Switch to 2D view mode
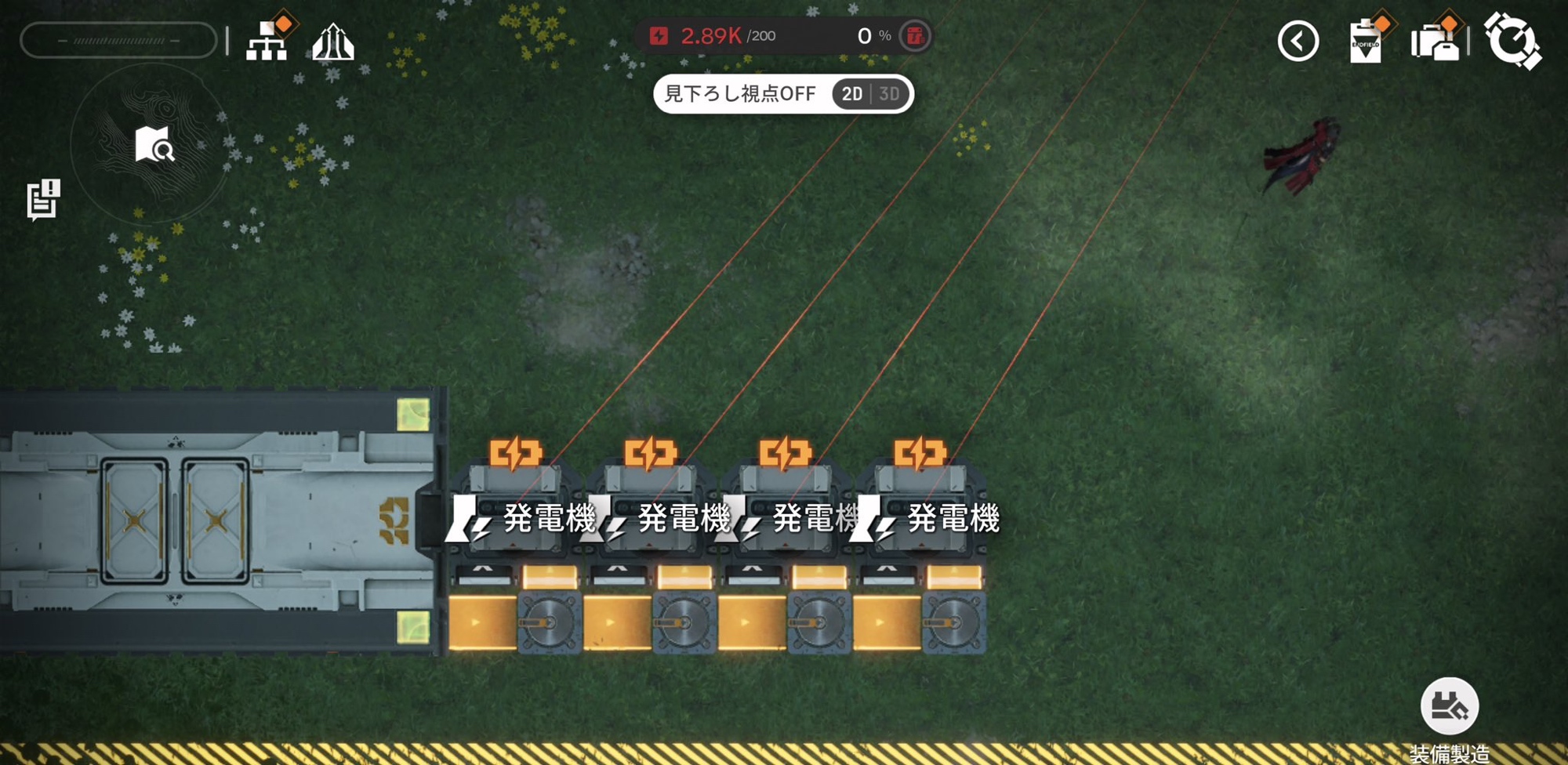1568x765 pixels. (852, 94)
